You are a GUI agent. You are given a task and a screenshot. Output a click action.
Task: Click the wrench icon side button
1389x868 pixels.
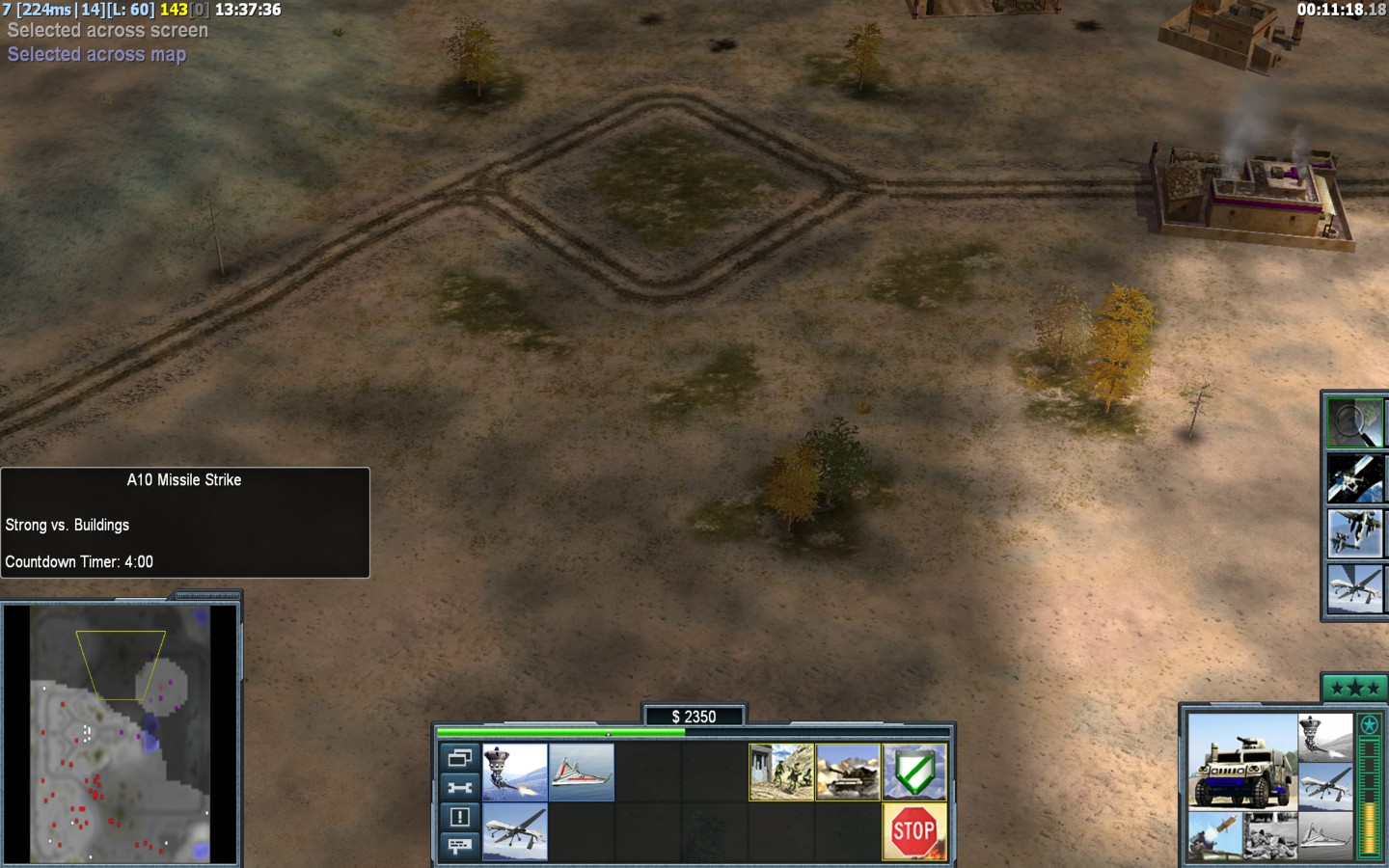coord(459,787)
